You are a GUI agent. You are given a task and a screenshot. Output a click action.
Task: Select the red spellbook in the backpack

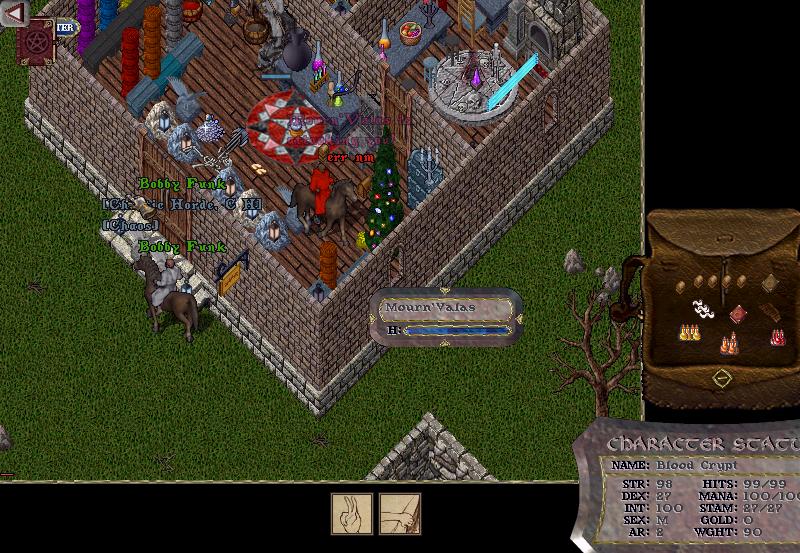738,314
